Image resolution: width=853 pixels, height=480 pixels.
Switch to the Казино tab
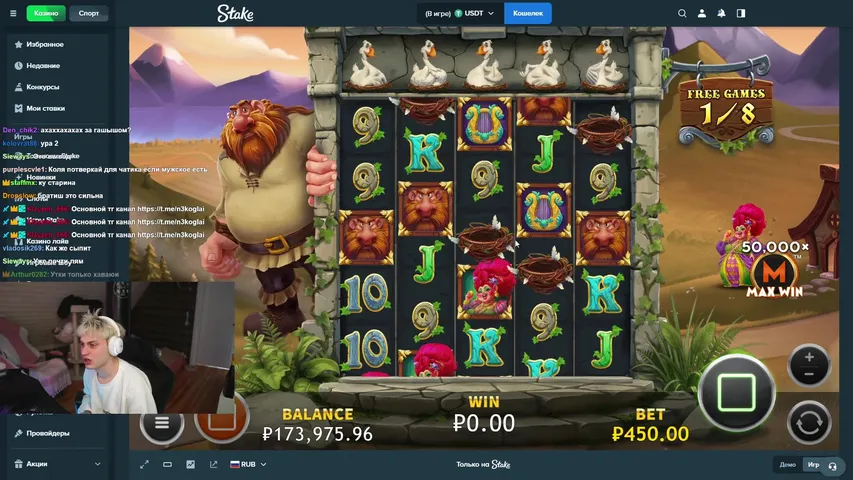(x=46, y=13)
